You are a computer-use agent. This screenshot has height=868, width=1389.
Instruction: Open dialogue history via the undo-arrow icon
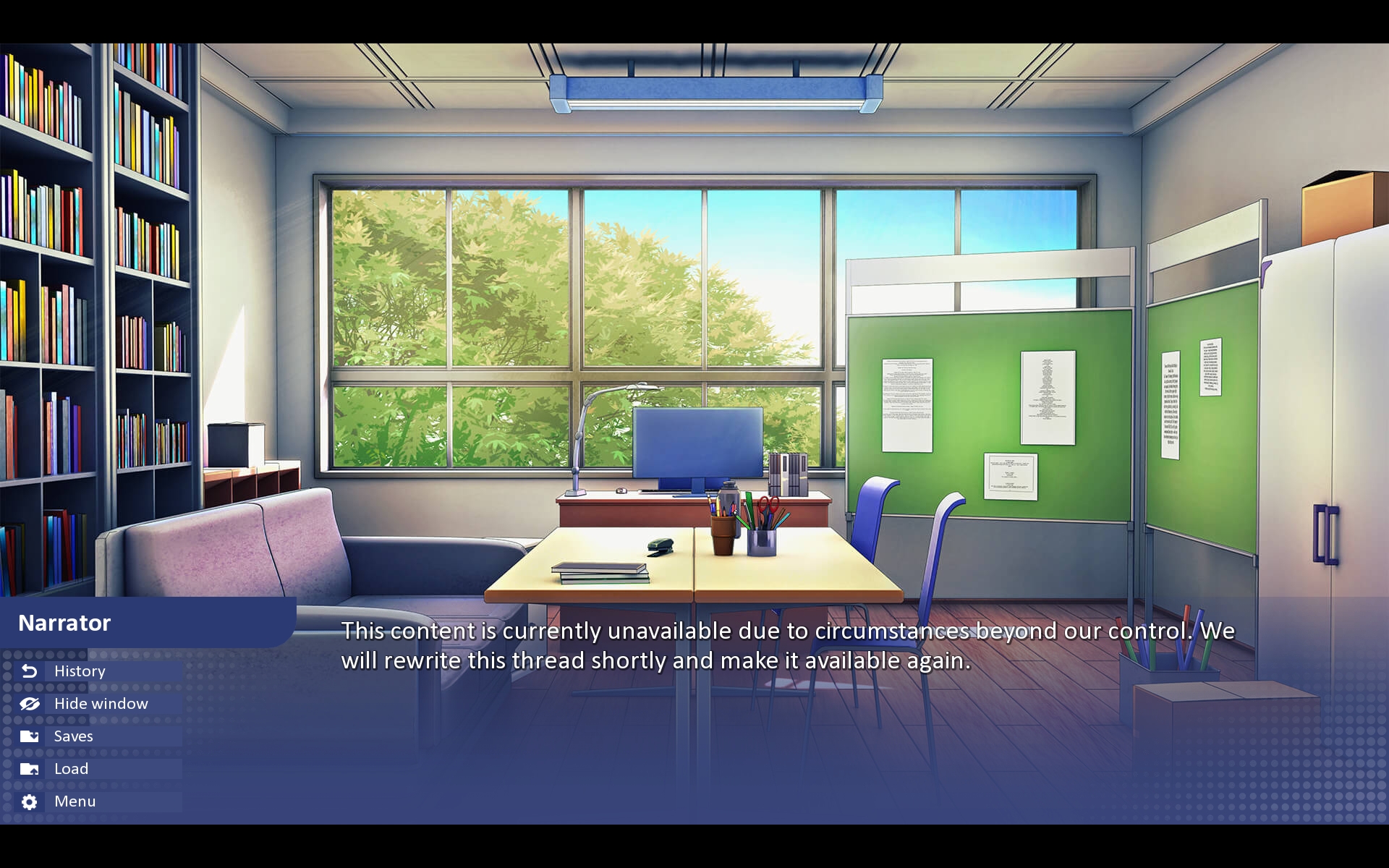[x=29, y=671]
